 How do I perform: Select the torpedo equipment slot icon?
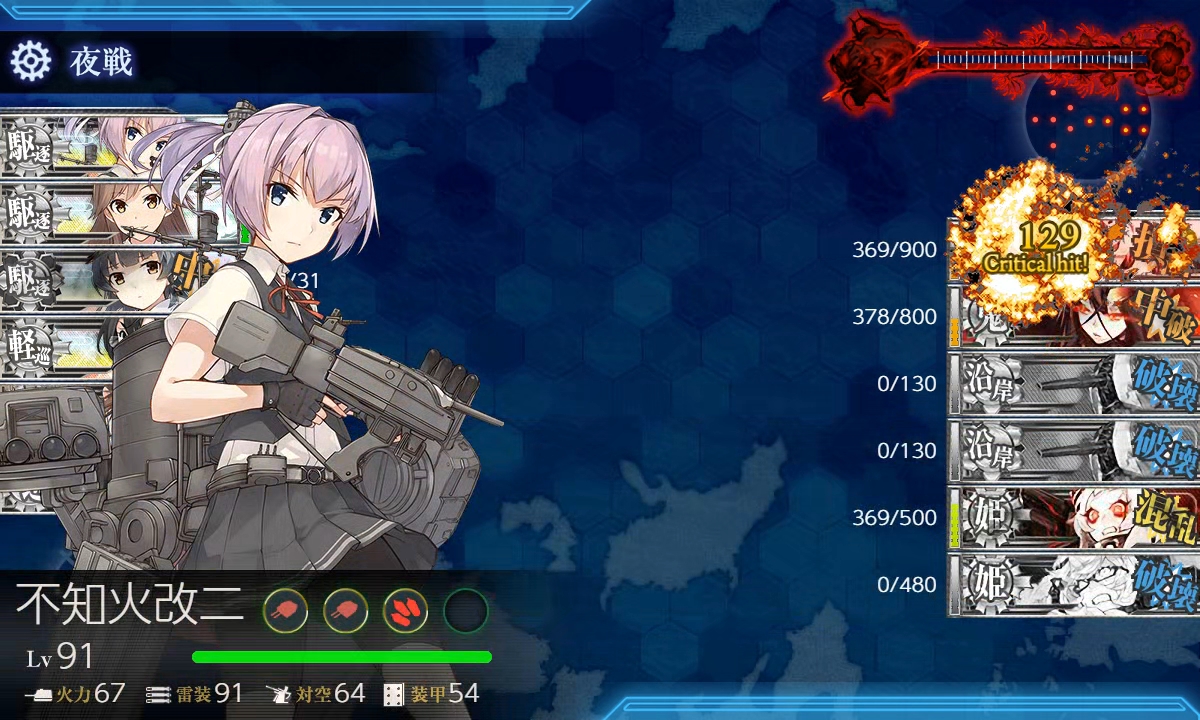(405, 609)
